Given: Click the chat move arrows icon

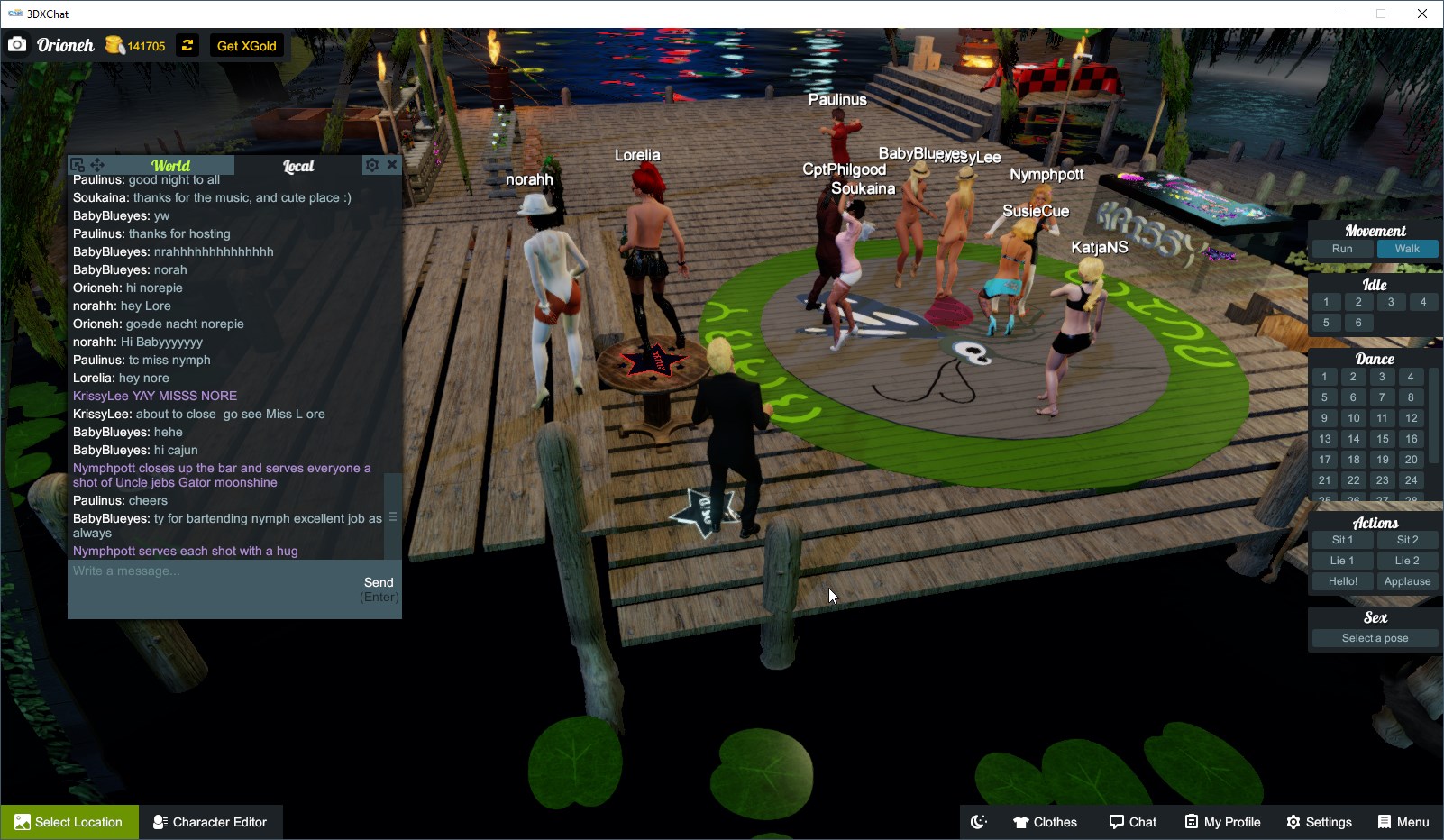Looking at the screenshot, I should tap(97, 165).
